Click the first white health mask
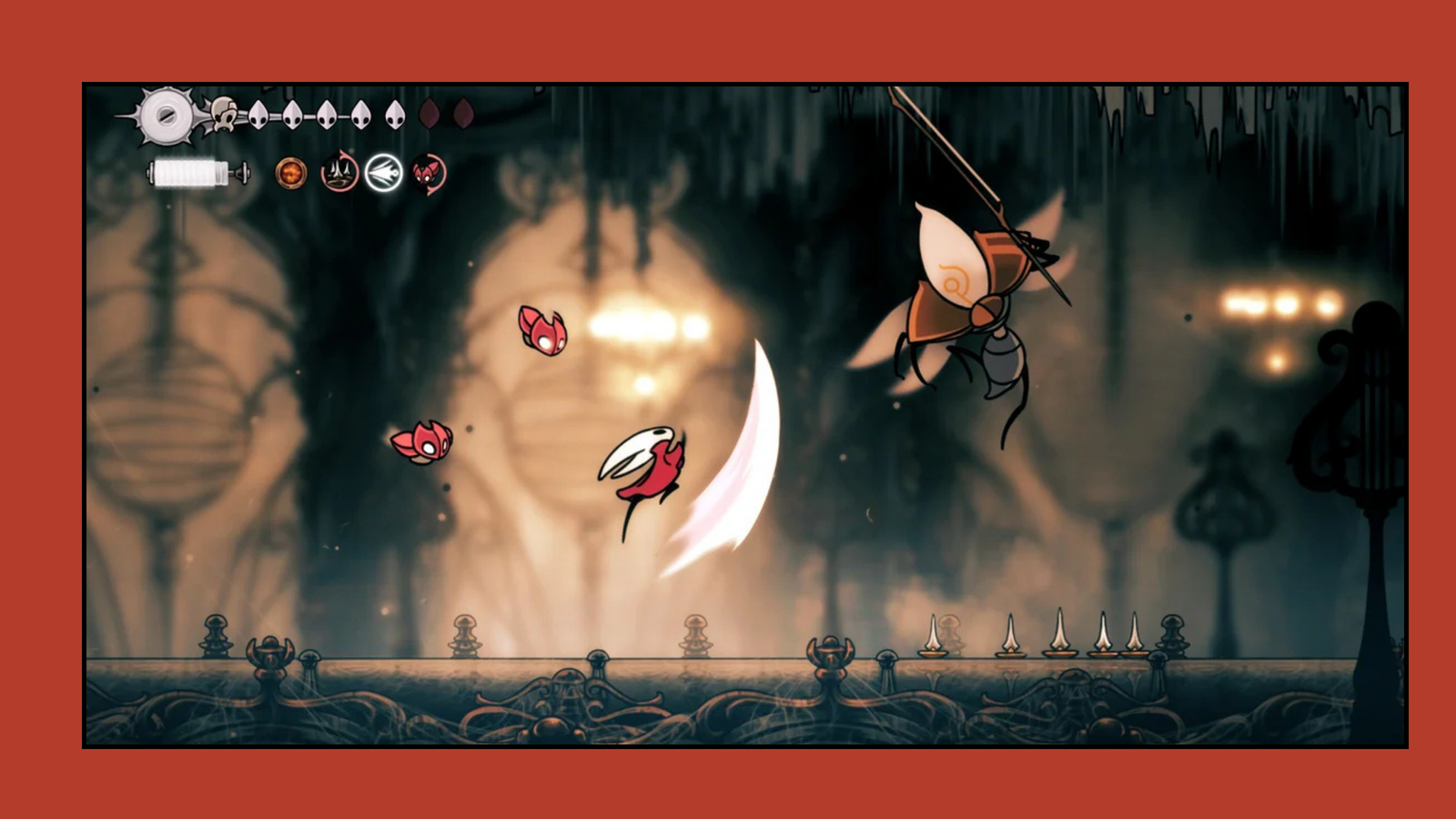Screen dimensions: 1456x819 click(x=258, y=114)
